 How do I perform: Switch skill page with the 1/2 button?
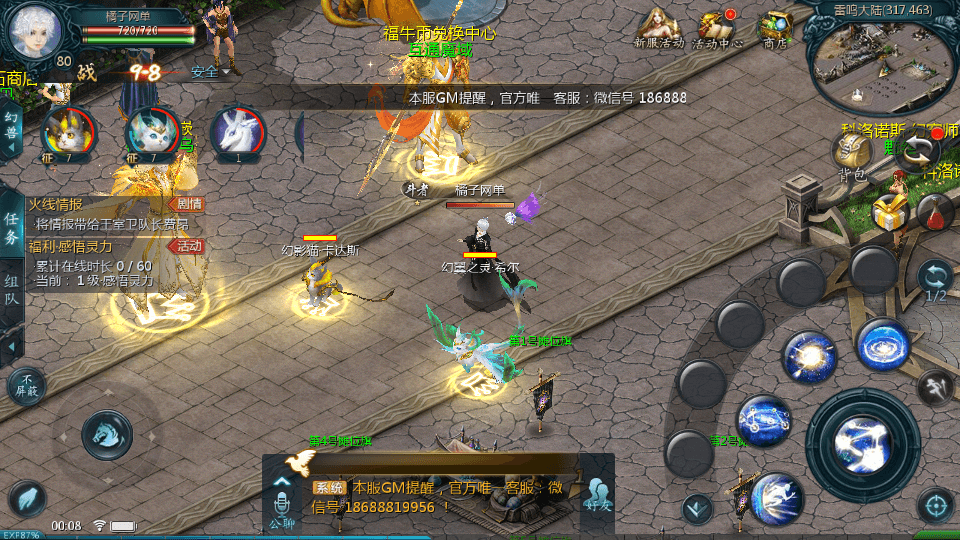tap(936, 282)
